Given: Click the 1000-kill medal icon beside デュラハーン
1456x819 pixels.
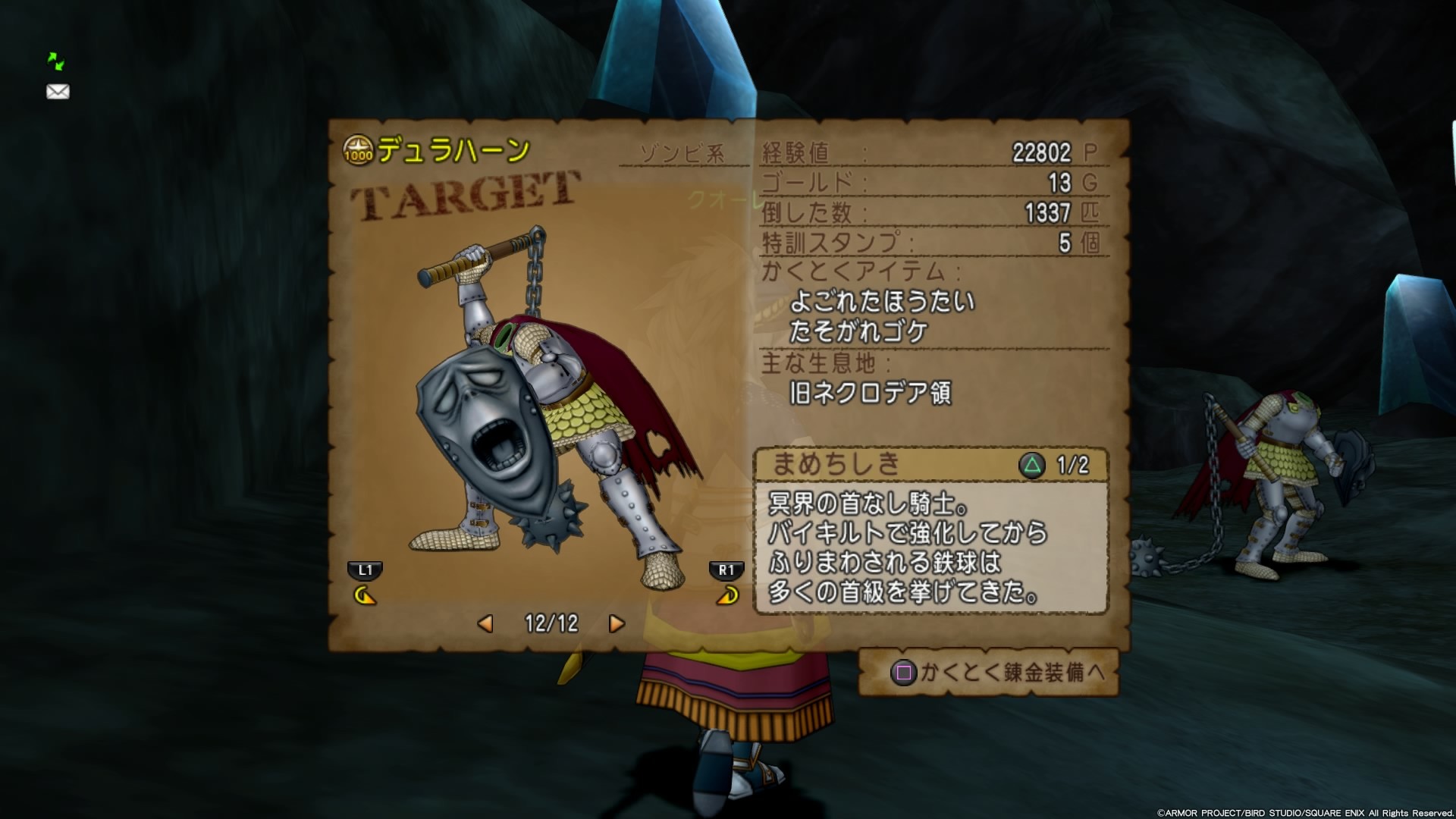Looking at the screenshot, I should tap(357, 149).
